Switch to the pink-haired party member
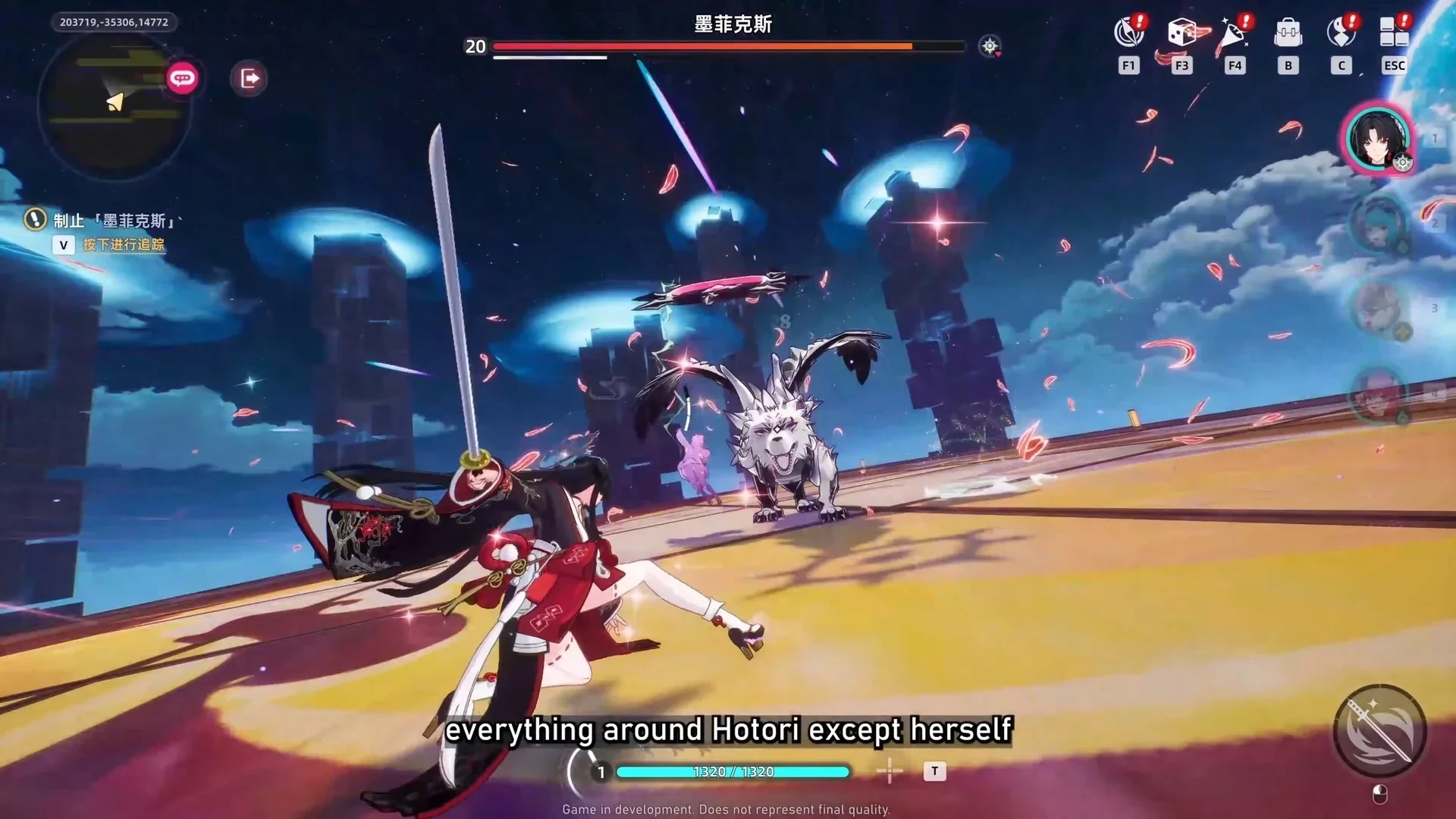The image size is (1456, 819). (1378, 394)
